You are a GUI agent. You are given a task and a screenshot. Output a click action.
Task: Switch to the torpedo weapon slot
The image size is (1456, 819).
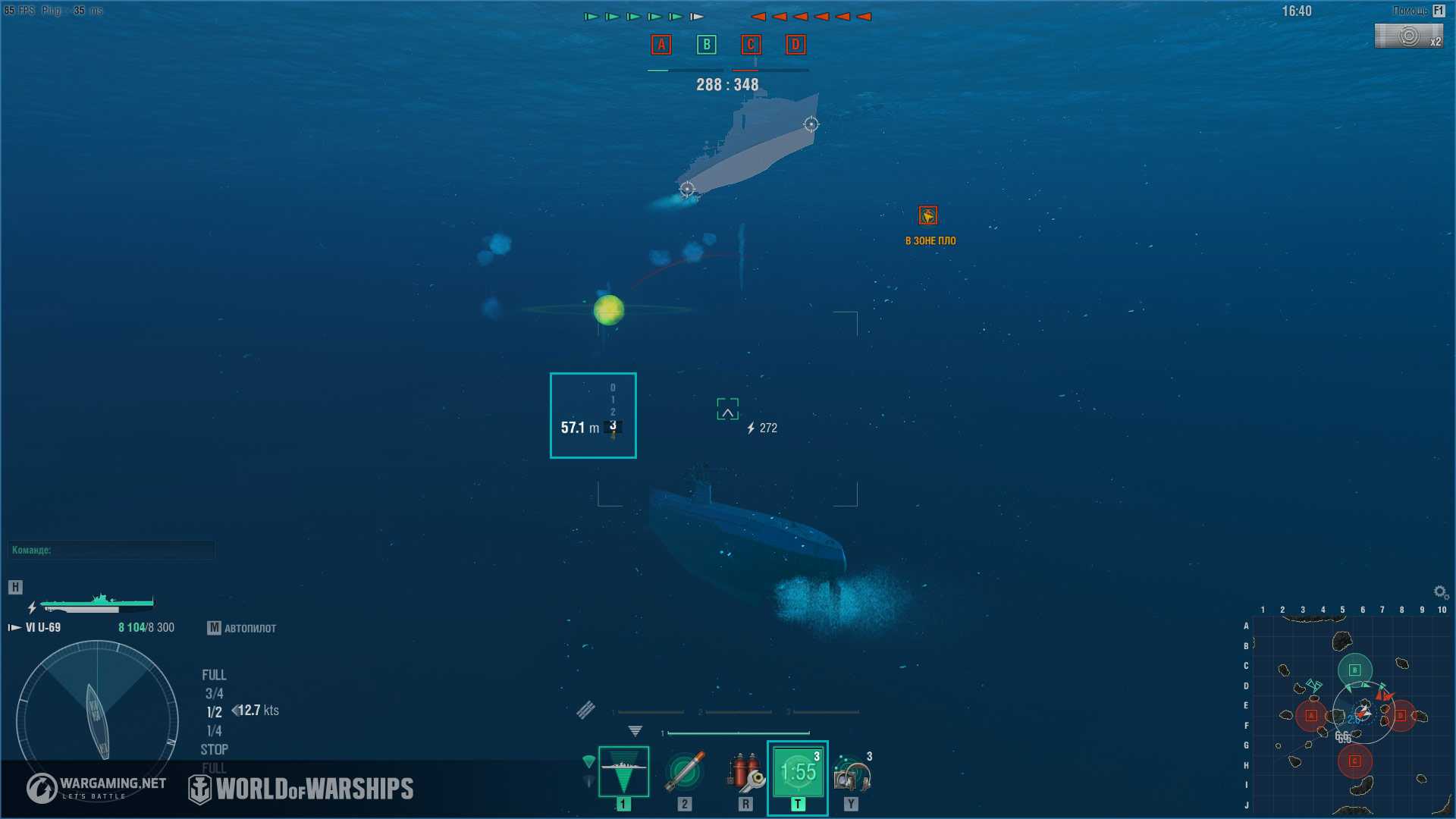[685, 772]
